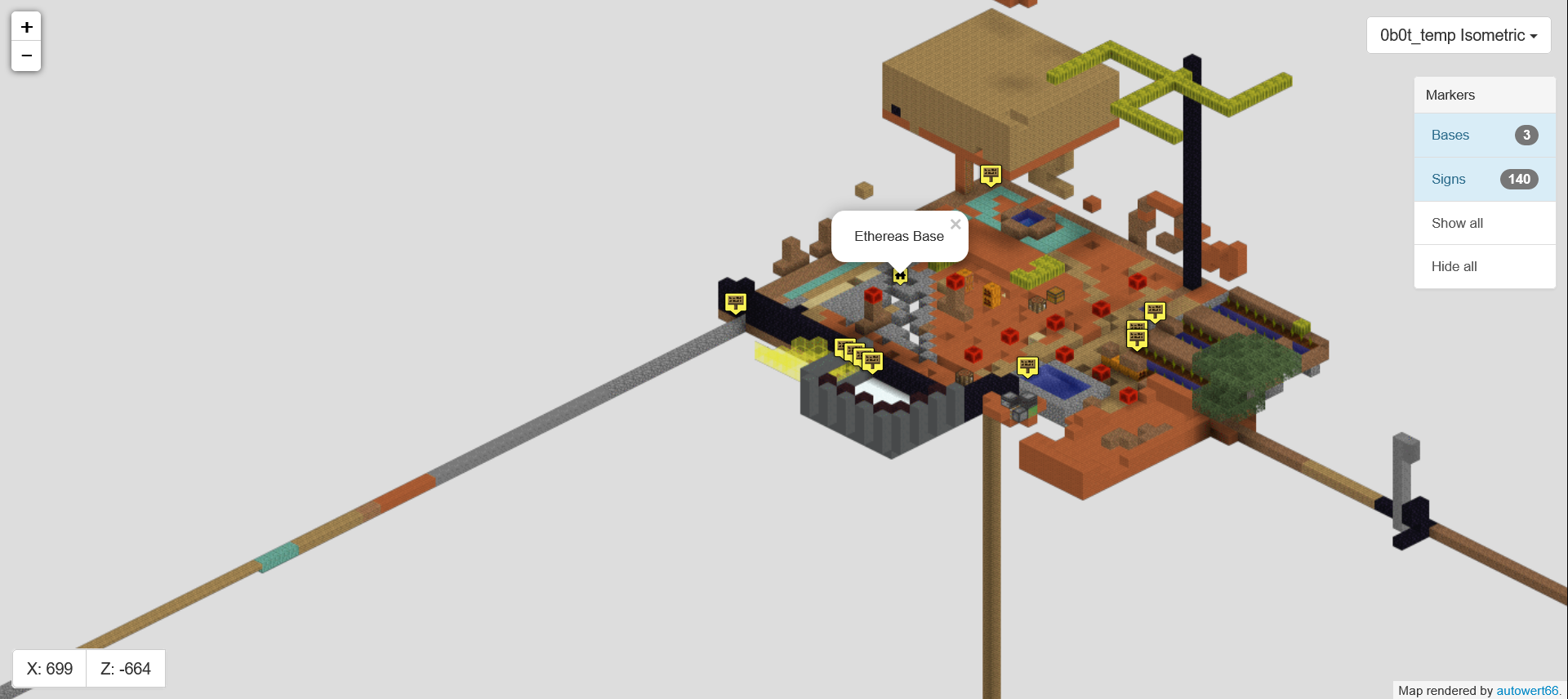Zoom in with the plus button
Image resolution: width=1568 pixels, height=699 pixels.
(x=25, y=26)
